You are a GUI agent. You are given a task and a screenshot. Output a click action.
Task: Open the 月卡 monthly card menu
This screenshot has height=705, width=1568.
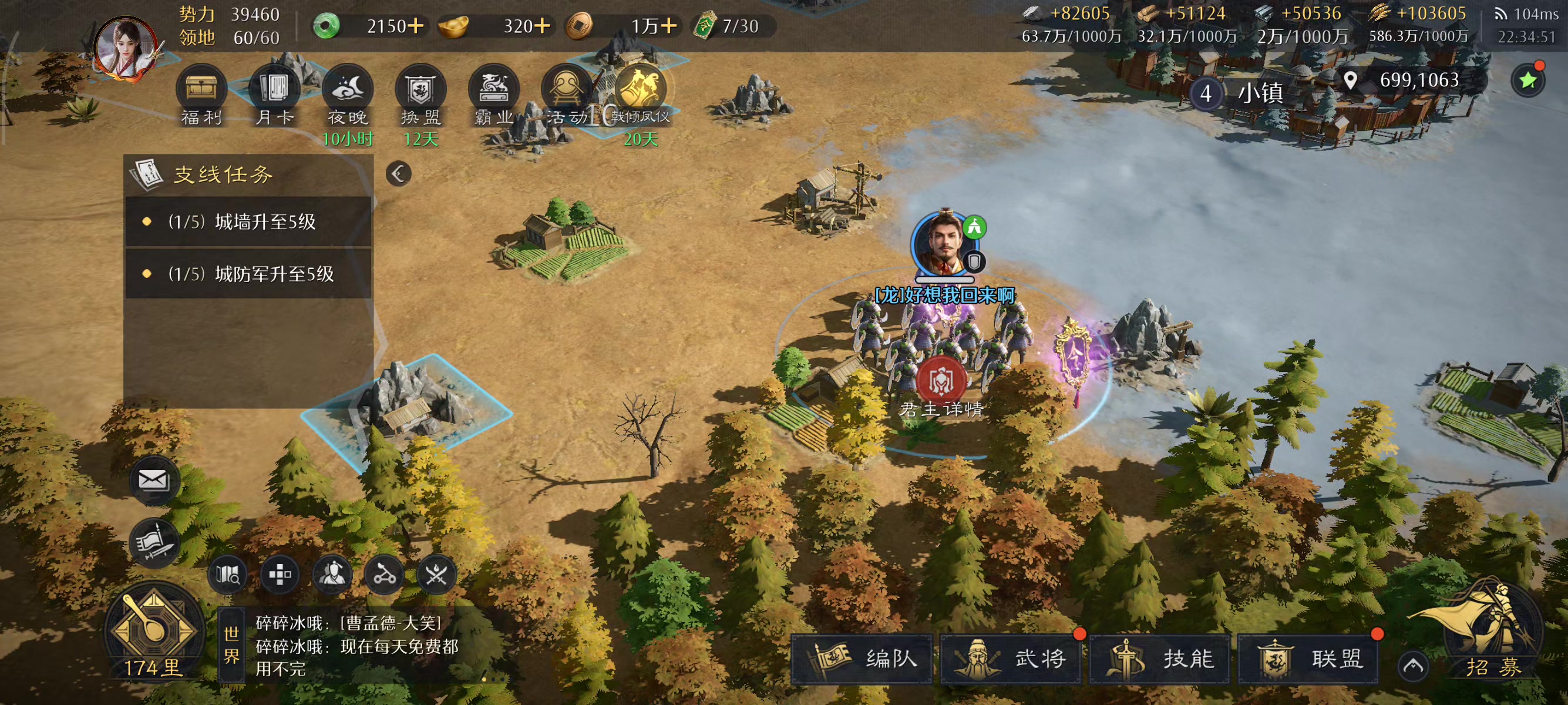coord(274,91)
